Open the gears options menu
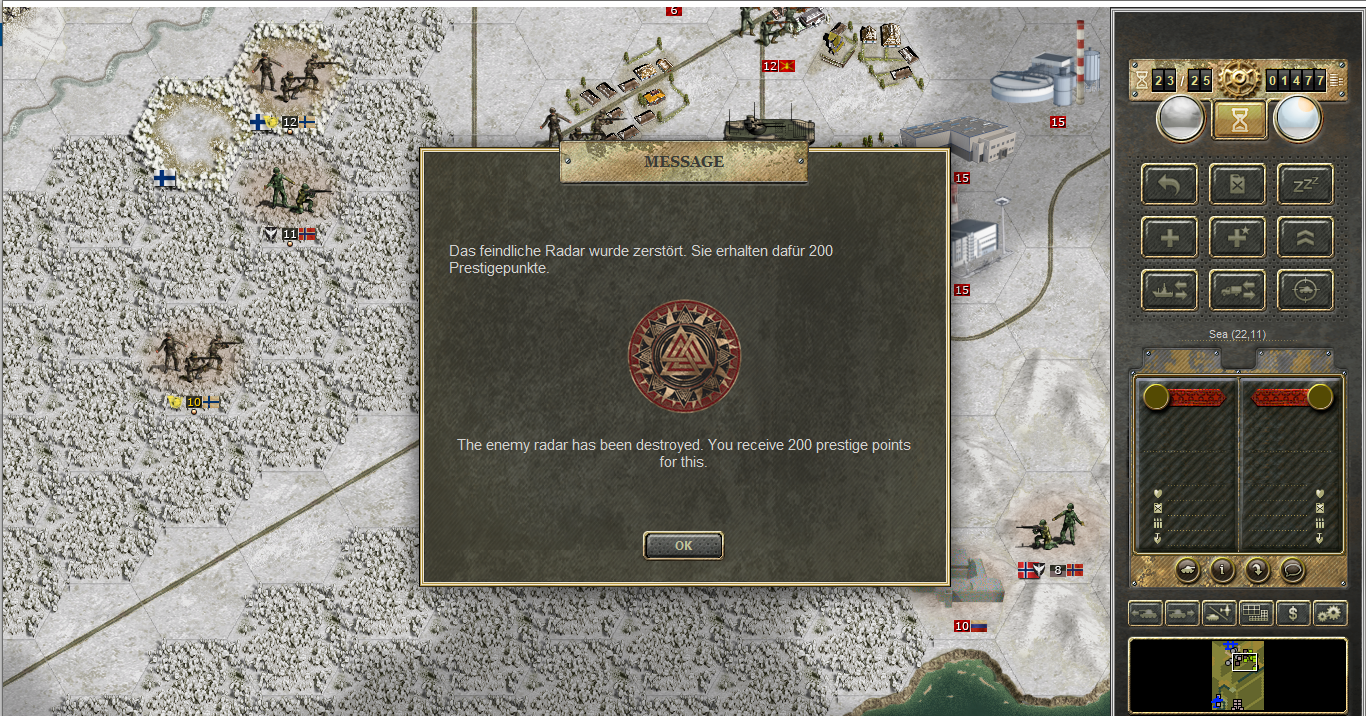The image size is (1366, 716). [1329, 613]
